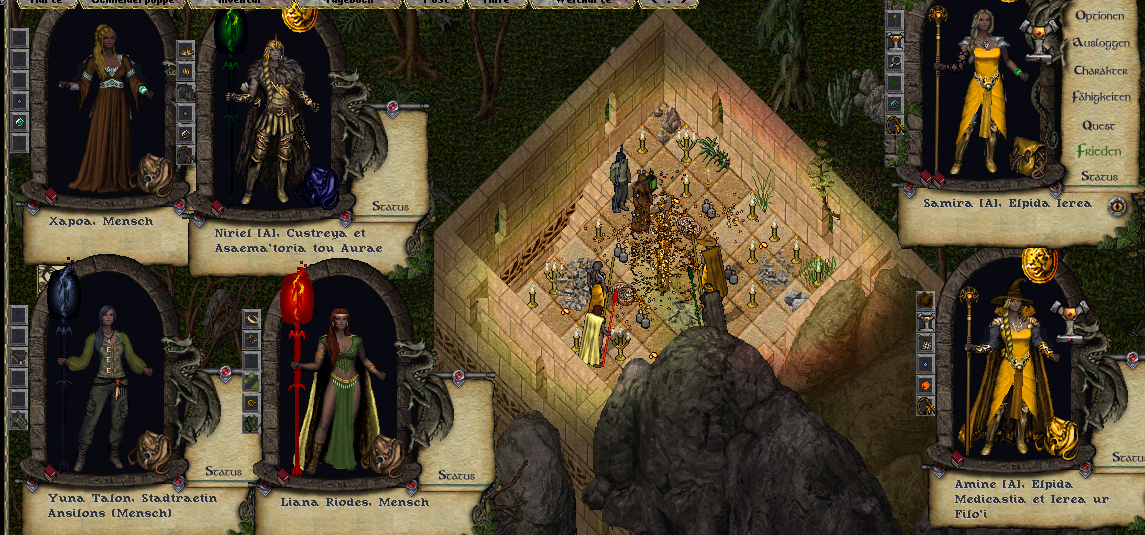Toggle the green Frieden peace mode
Viewport: 1145px width, 535px height.
(1099, 152)
